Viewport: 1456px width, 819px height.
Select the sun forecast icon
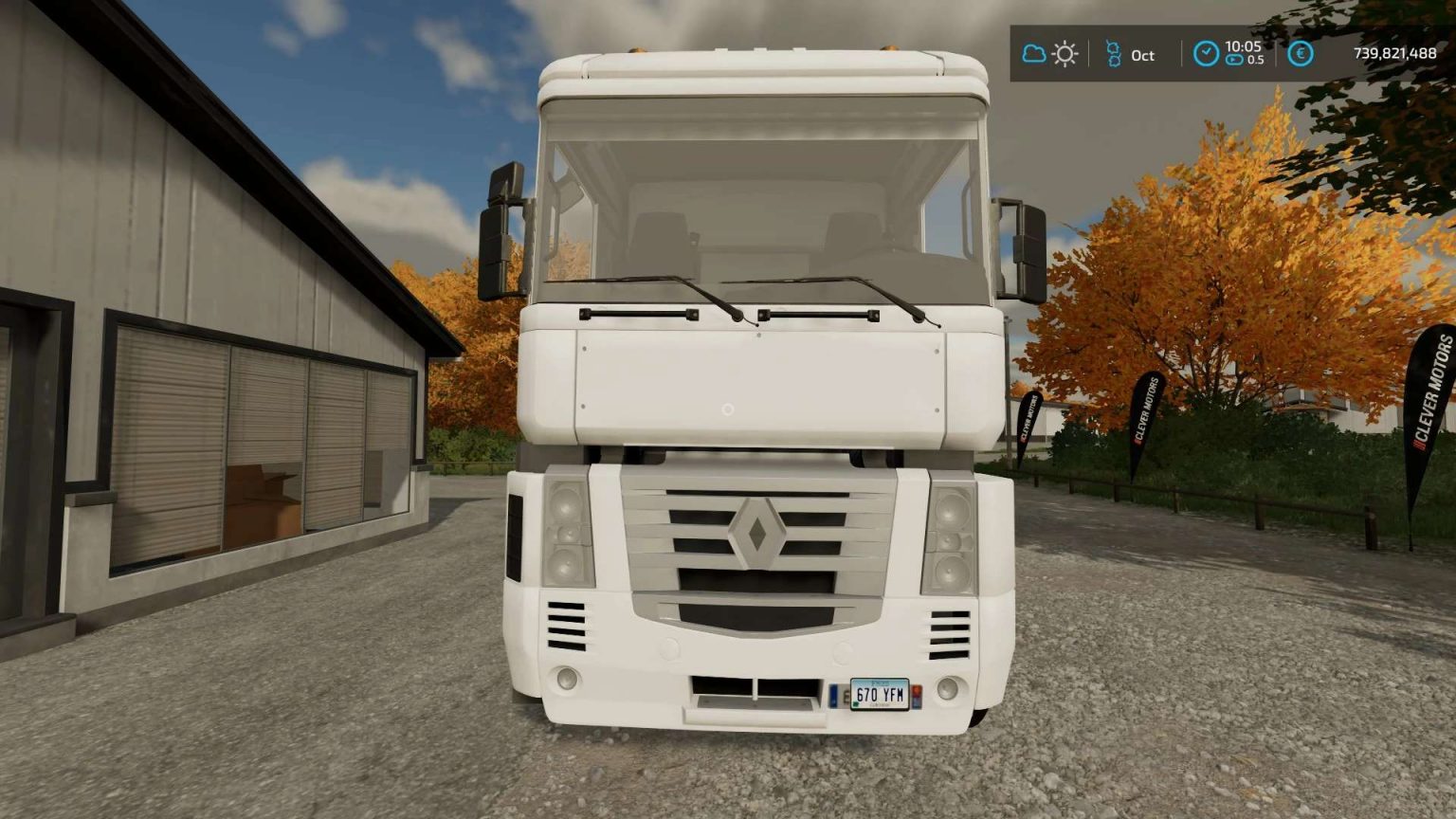pos(1064,53)
